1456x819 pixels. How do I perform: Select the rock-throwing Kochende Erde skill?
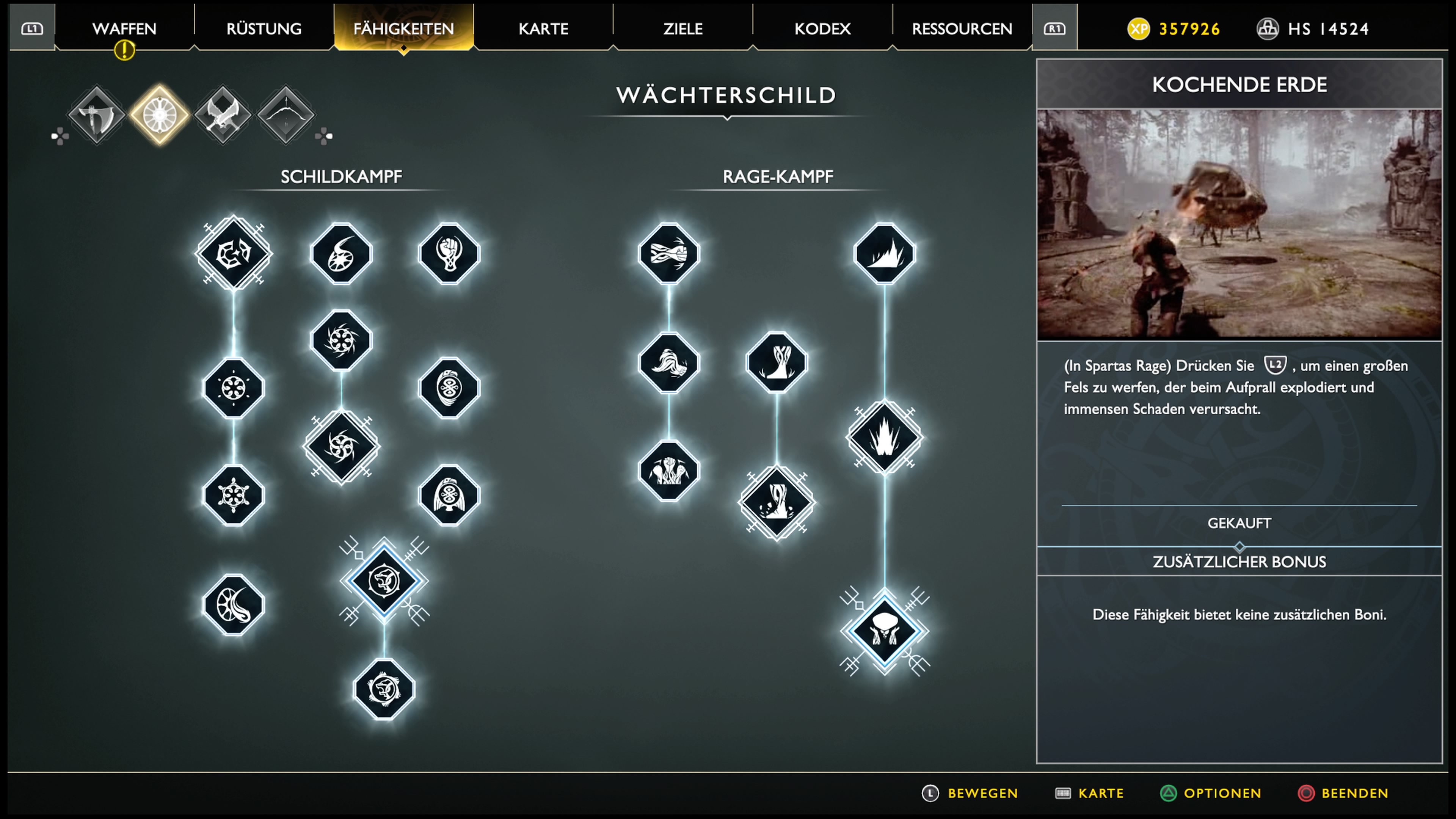pos(885,631)
